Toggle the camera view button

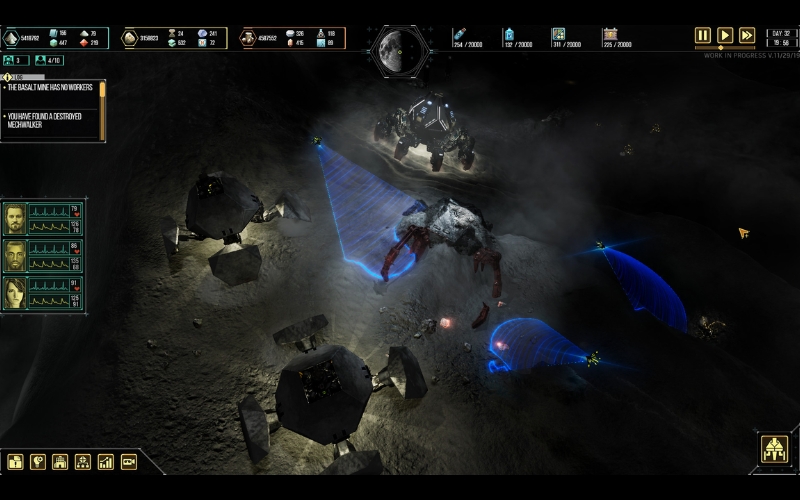pyautogui.click(x=128, y=462)
